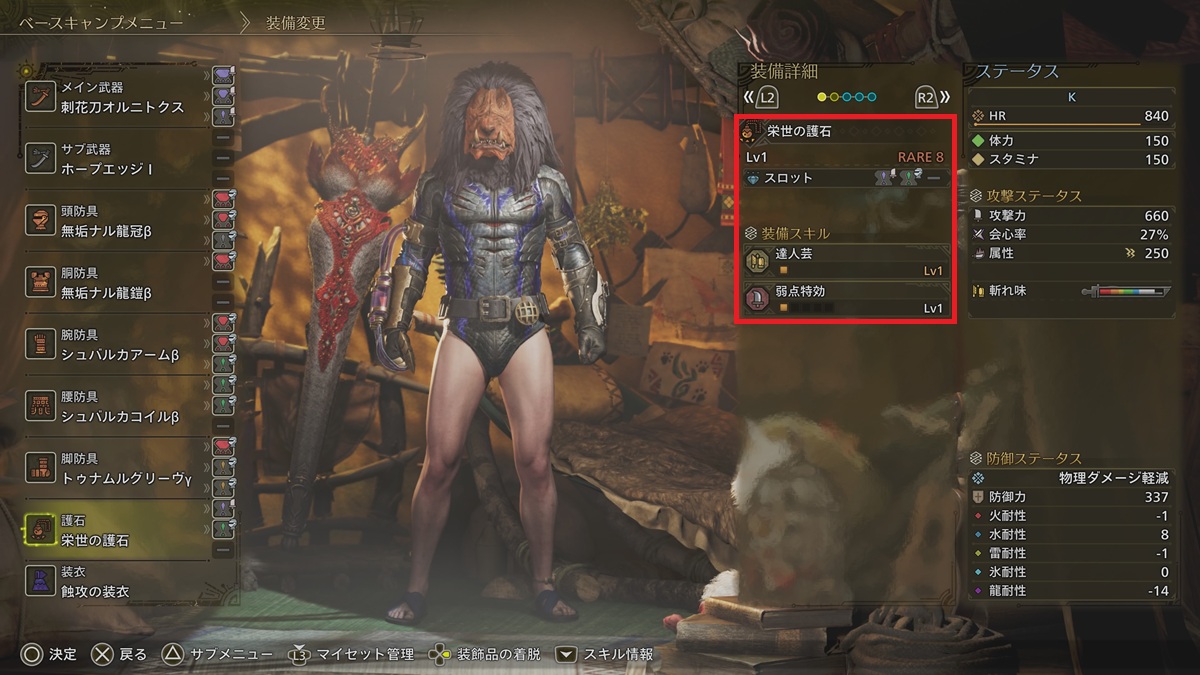Open chest armor 無垢ナル龍鎧β slot
Image resolution: width=1200 pixels, height=675 pixels.
120,284
